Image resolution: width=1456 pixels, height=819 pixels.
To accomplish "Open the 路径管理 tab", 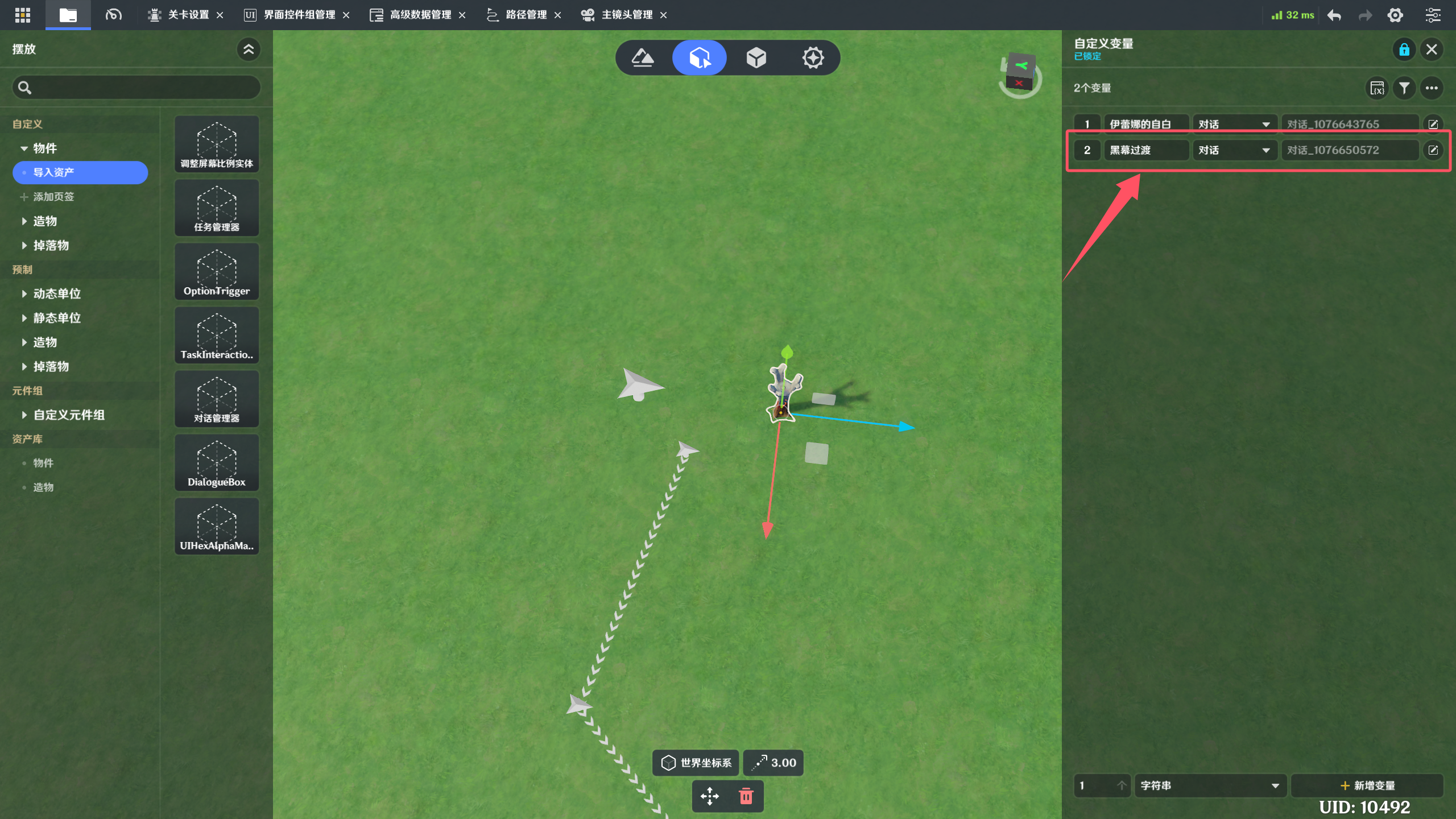I will click(x=525, y=15).
